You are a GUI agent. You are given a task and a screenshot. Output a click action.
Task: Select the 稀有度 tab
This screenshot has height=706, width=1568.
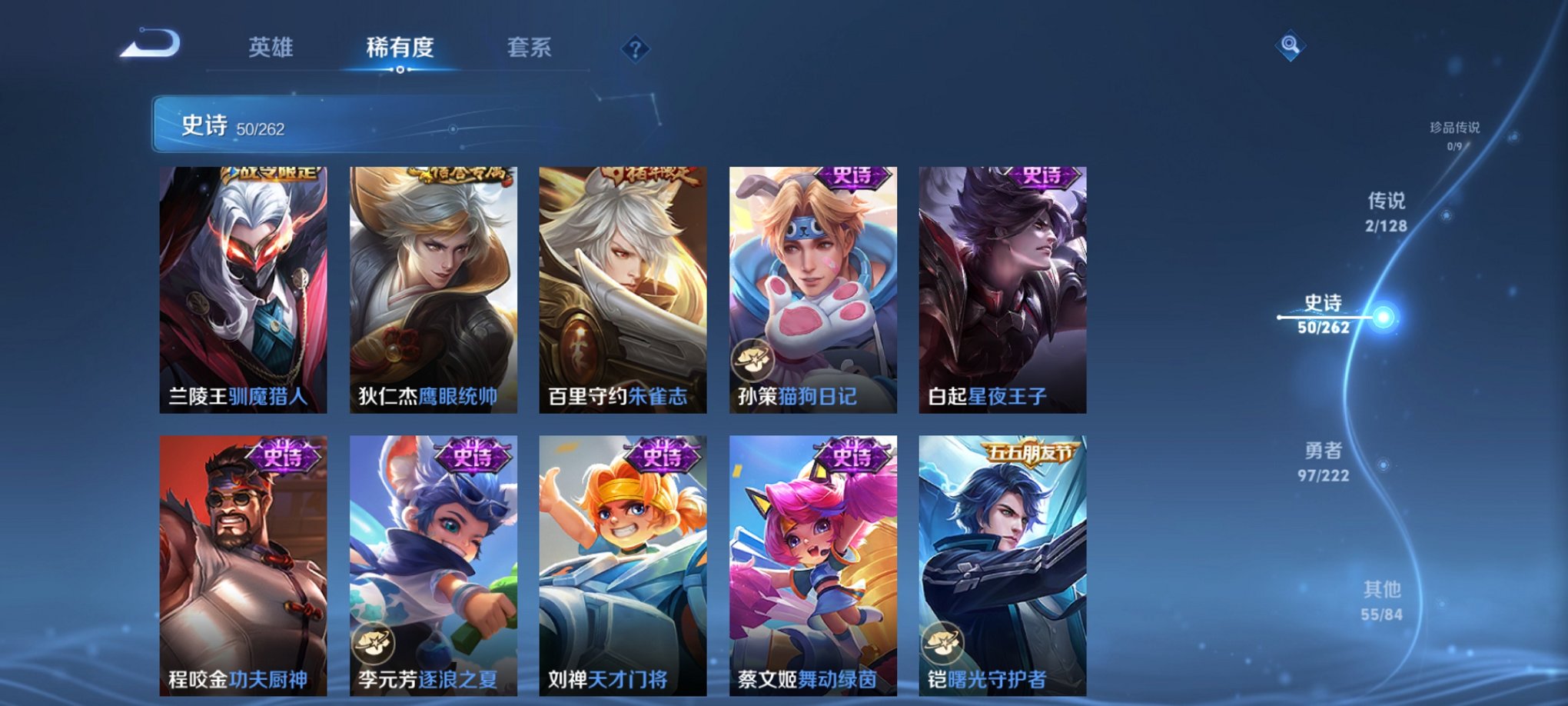[x=400, y=46]
